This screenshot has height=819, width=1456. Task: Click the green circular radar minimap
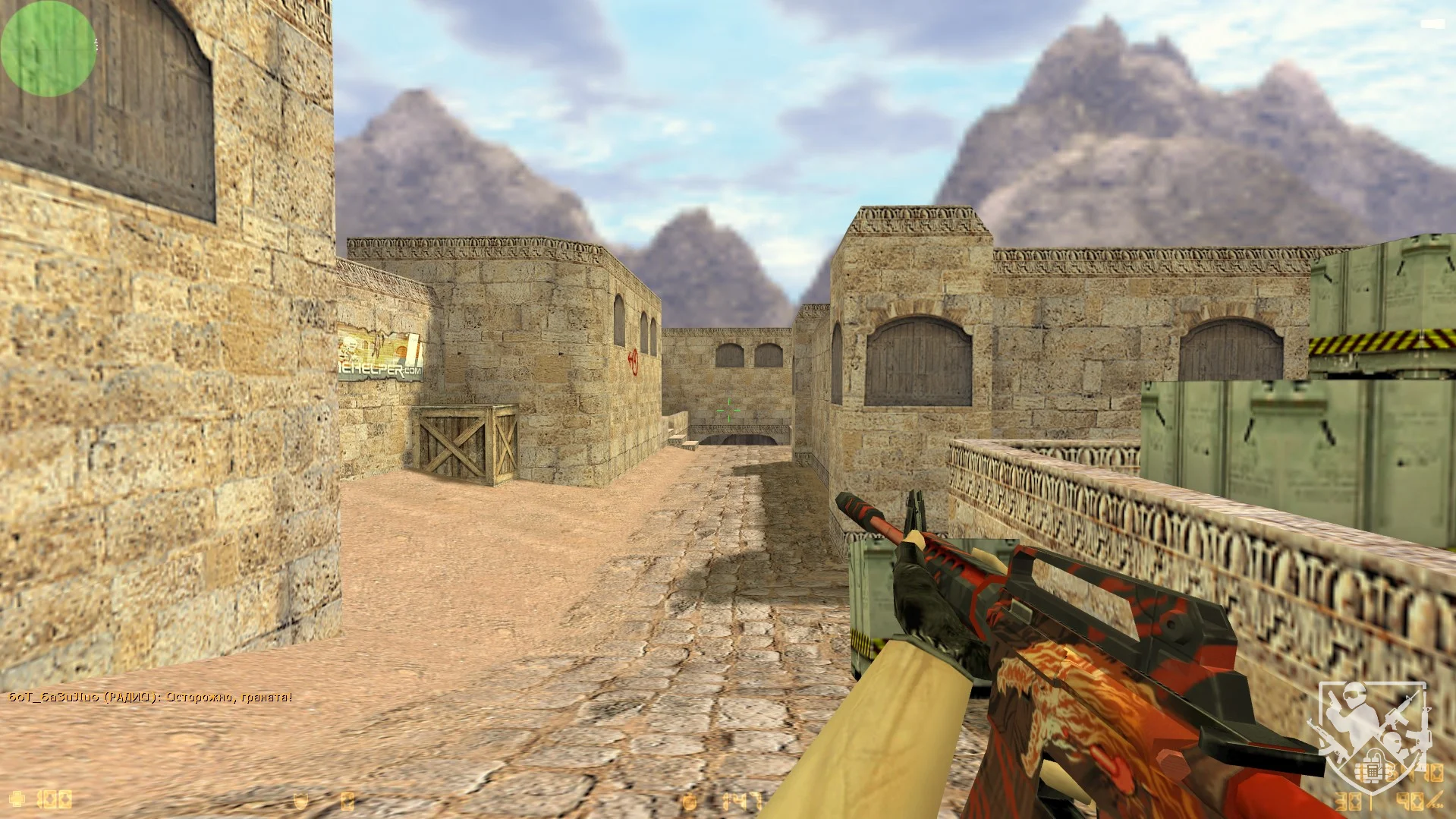(48, 48)
